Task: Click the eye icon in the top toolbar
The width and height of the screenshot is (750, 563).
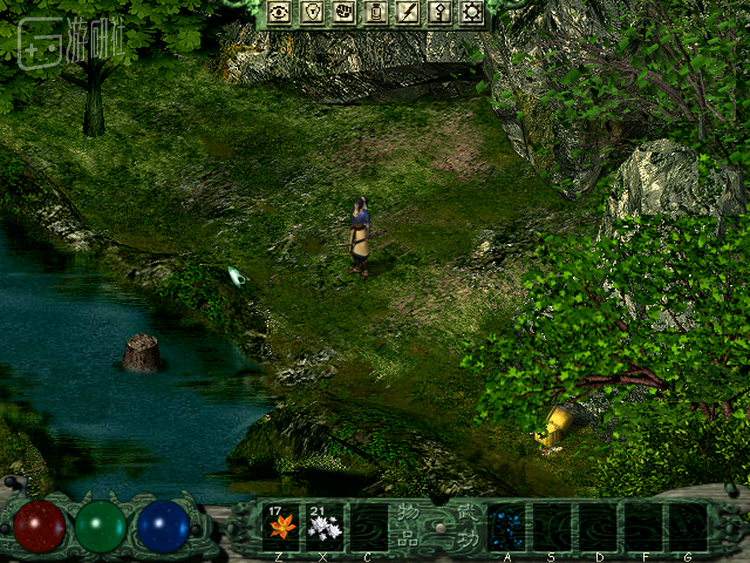Action: [x=279, y=12]
